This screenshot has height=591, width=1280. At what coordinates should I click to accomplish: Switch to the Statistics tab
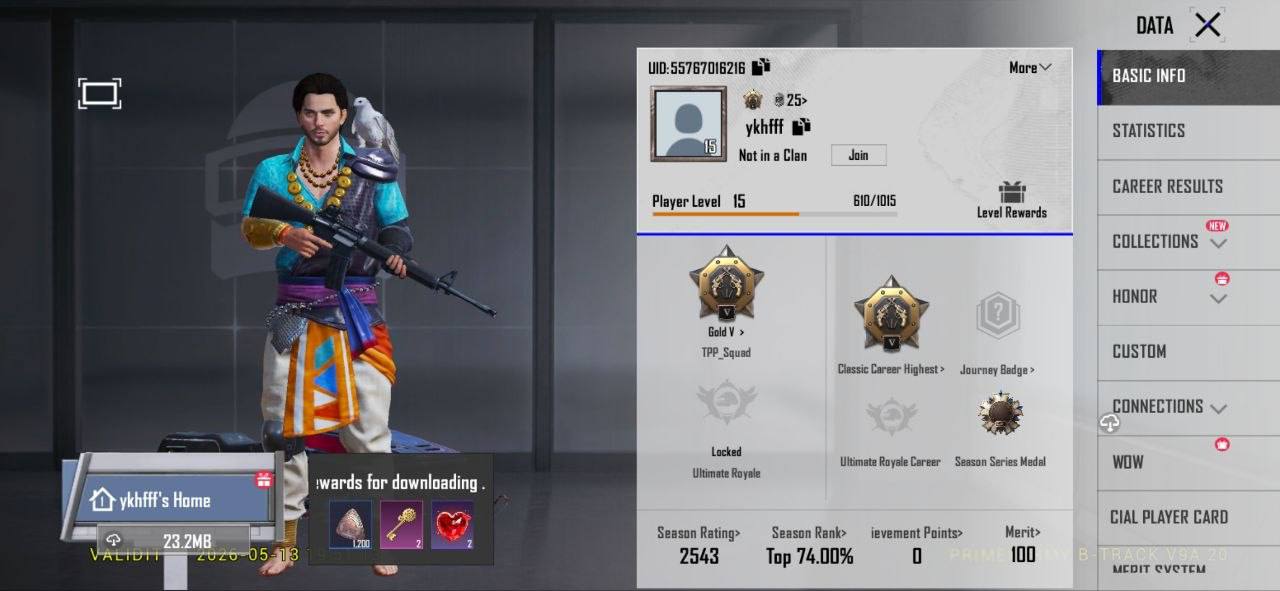coord(1148,131)
